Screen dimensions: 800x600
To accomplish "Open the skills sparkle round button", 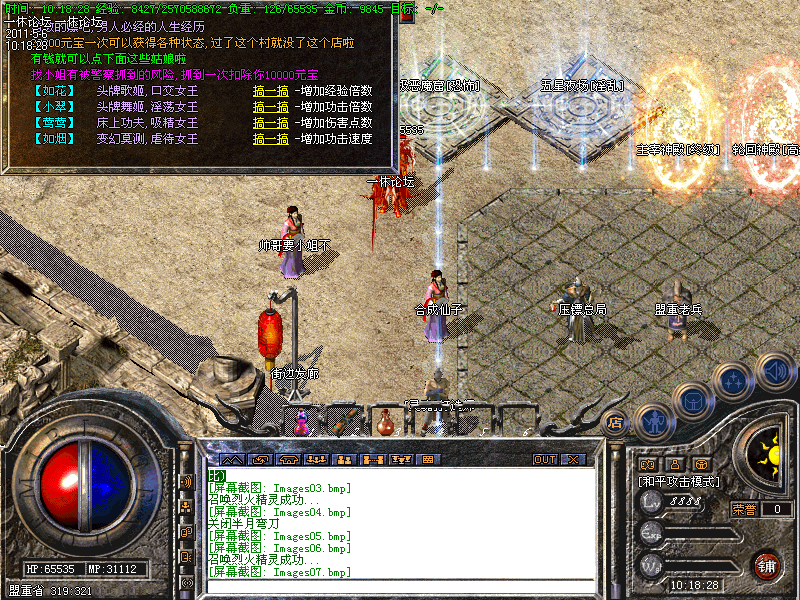I will tap(734, 381).
